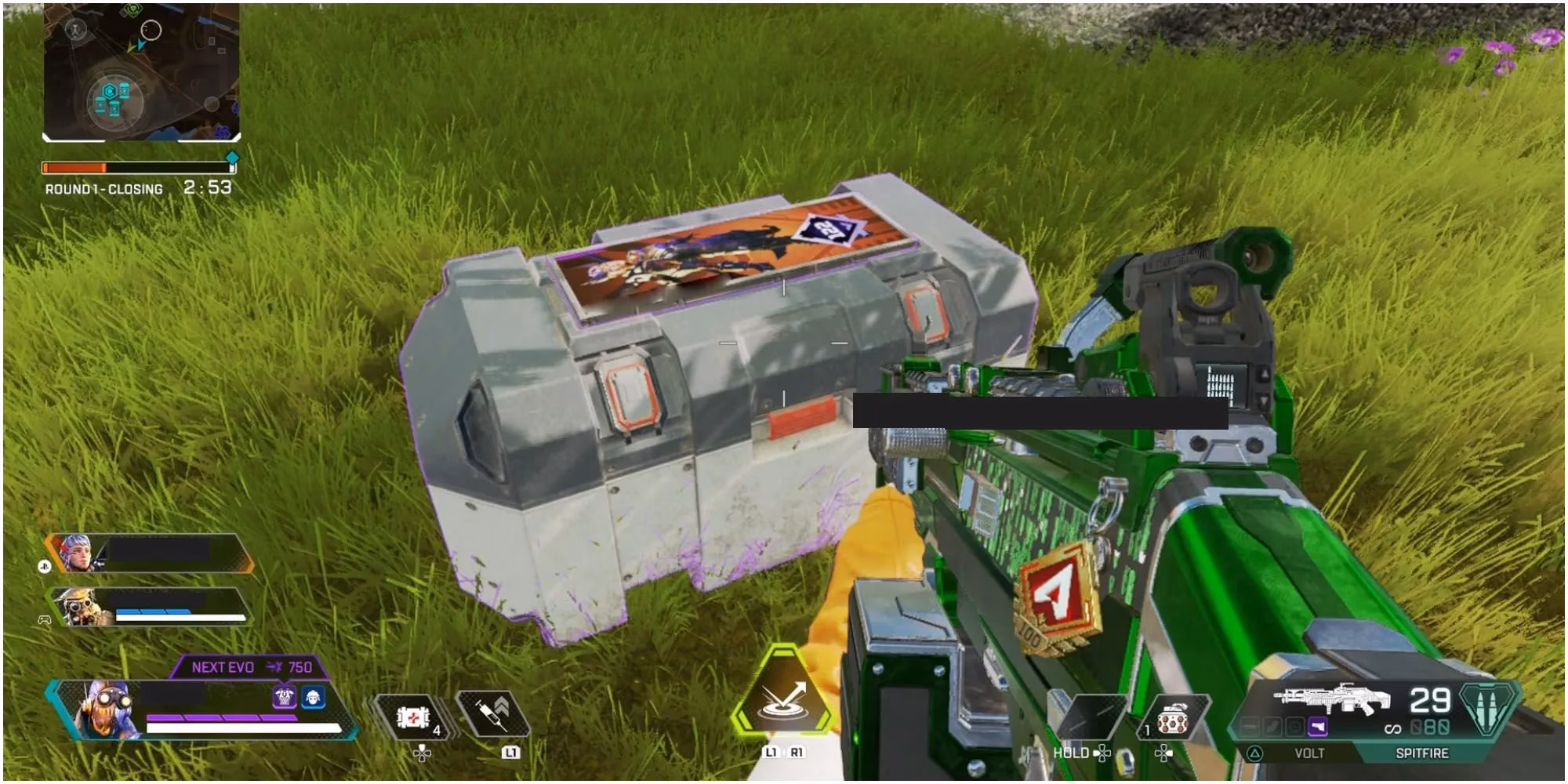Click the Syringe quick-heal icon above L1
Viewport: 1568px width, 784px height.
click(493, 714)
